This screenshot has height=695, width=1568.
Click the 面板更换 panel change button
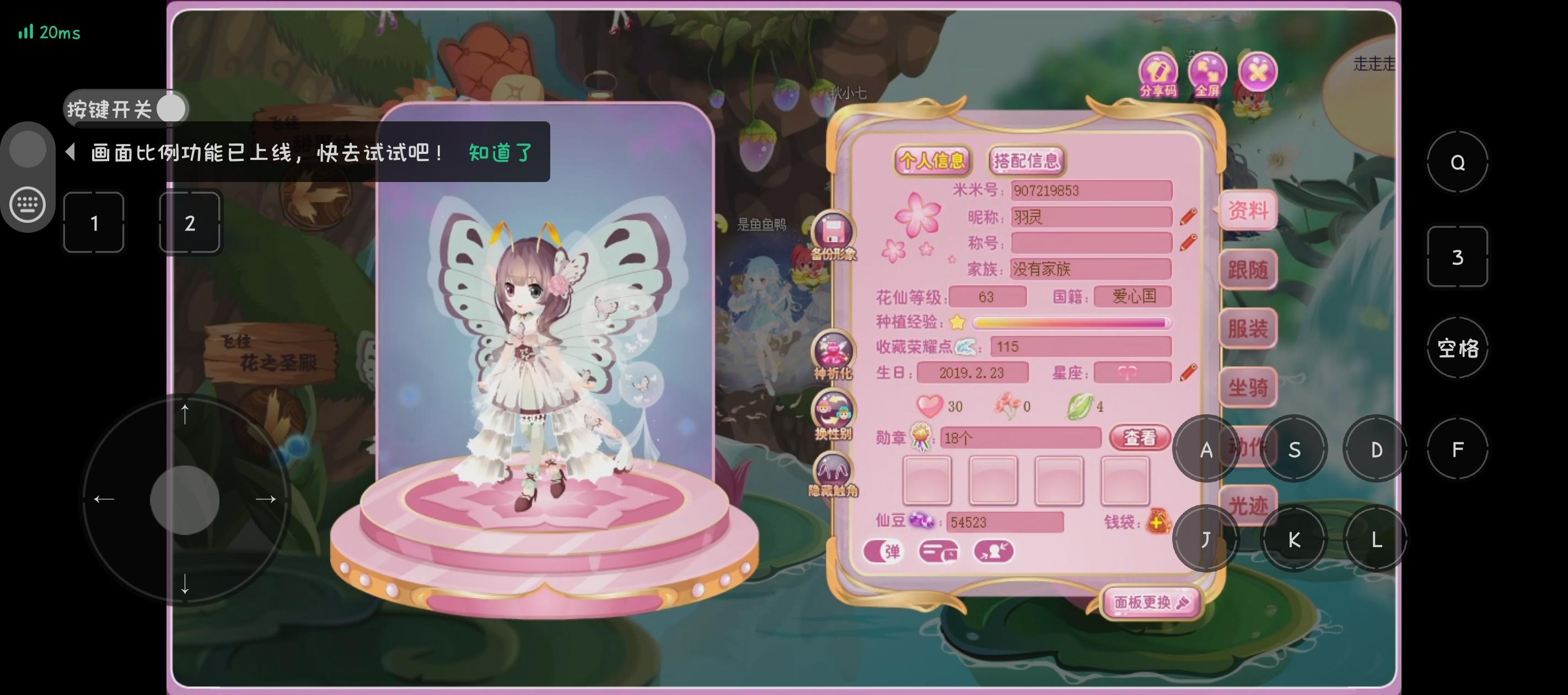tap(1151, 602)
